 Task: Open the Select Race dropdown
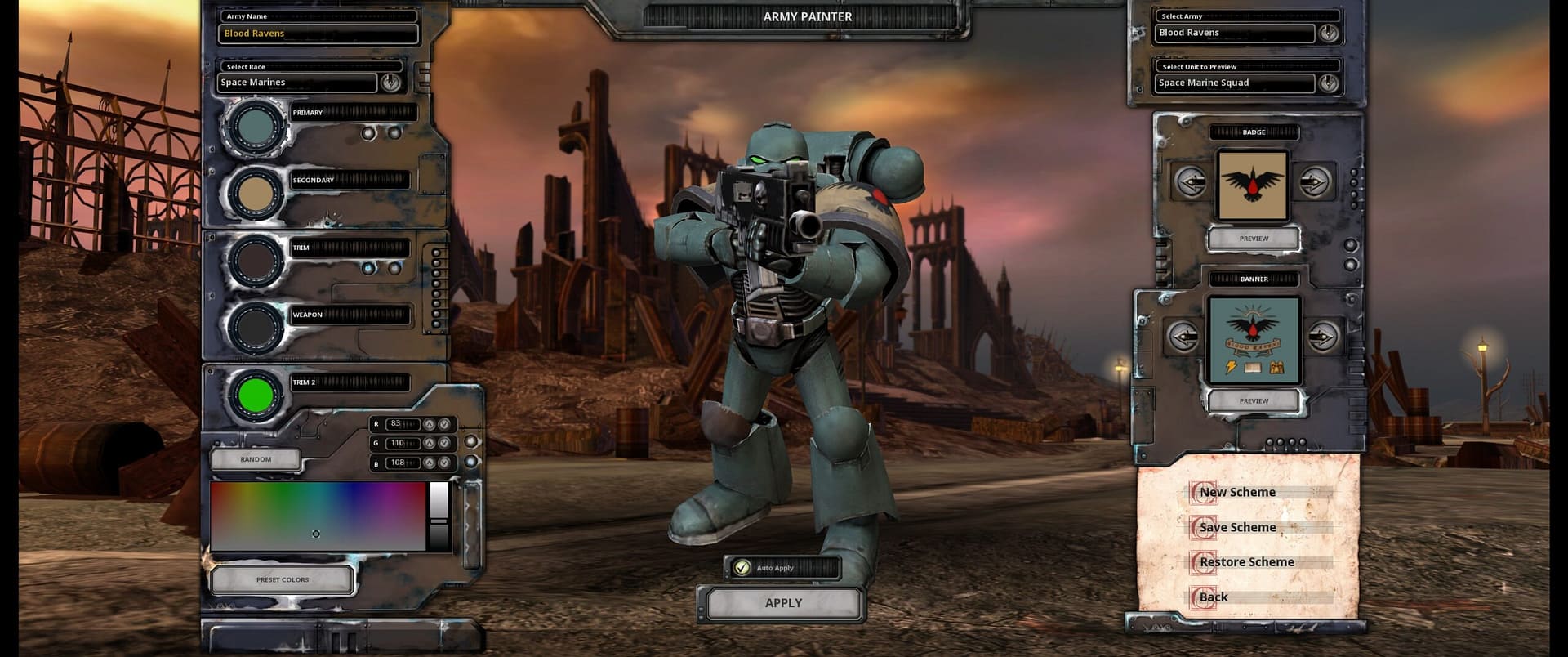click(391, 82)
